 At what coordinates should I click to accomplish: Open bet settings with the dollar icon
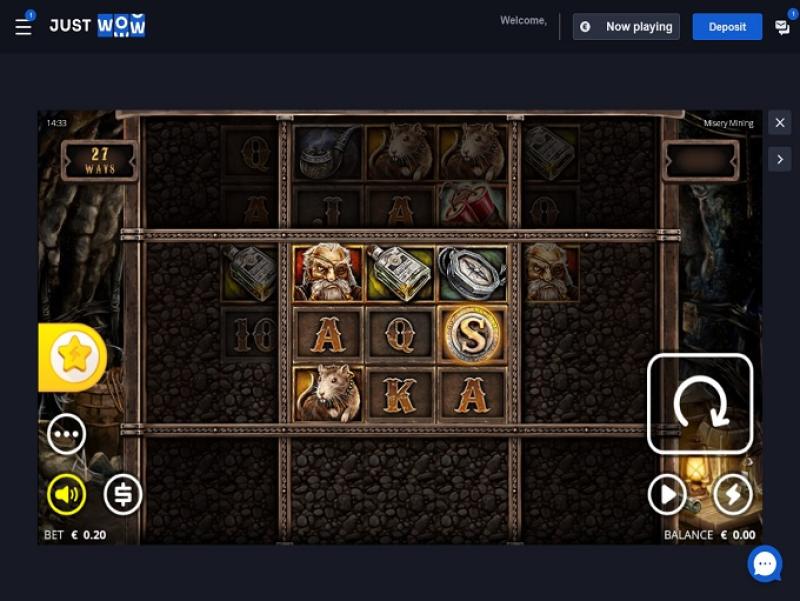(x=123, y=494)
